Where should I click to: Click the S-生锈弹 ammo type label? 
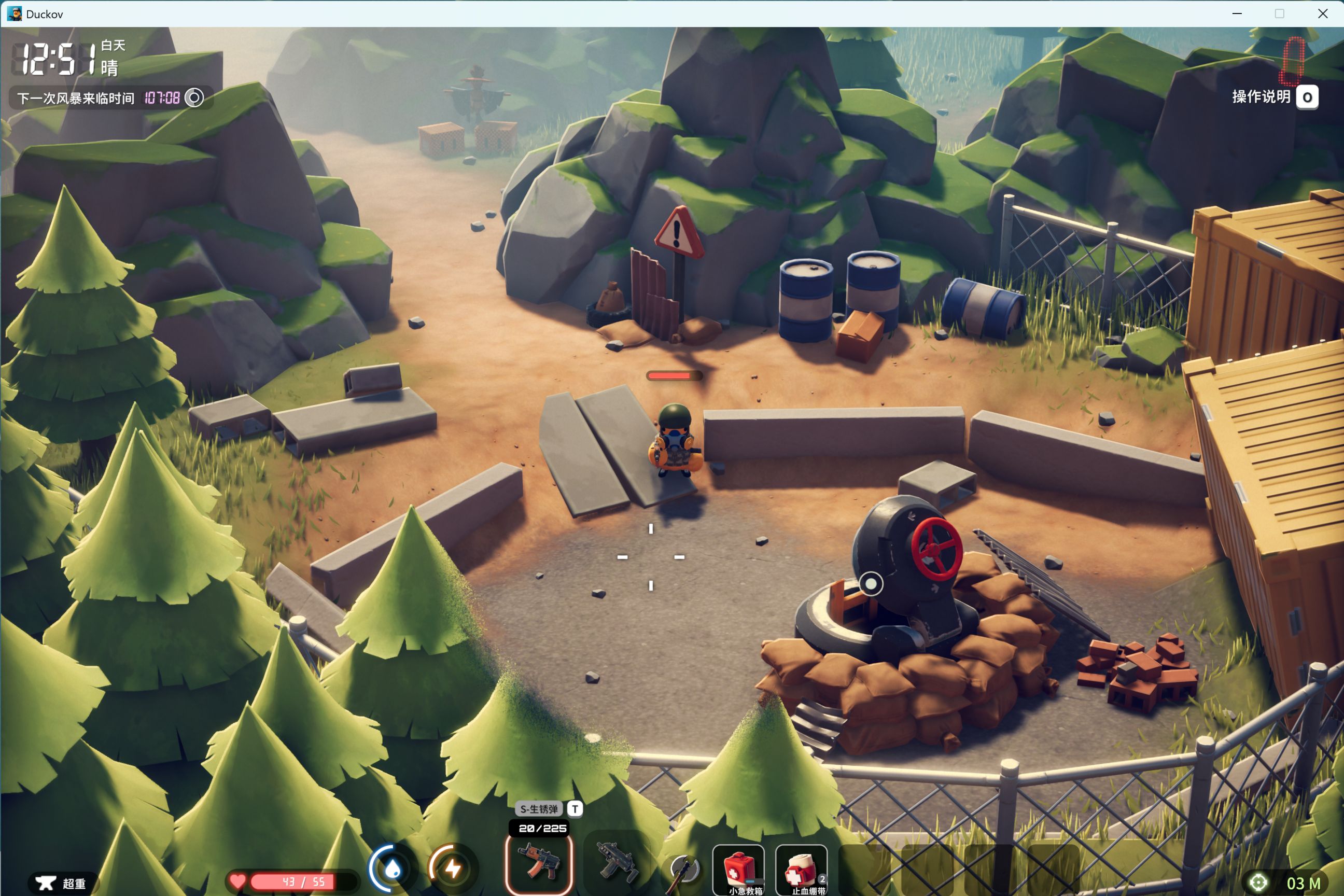(539, 808)
